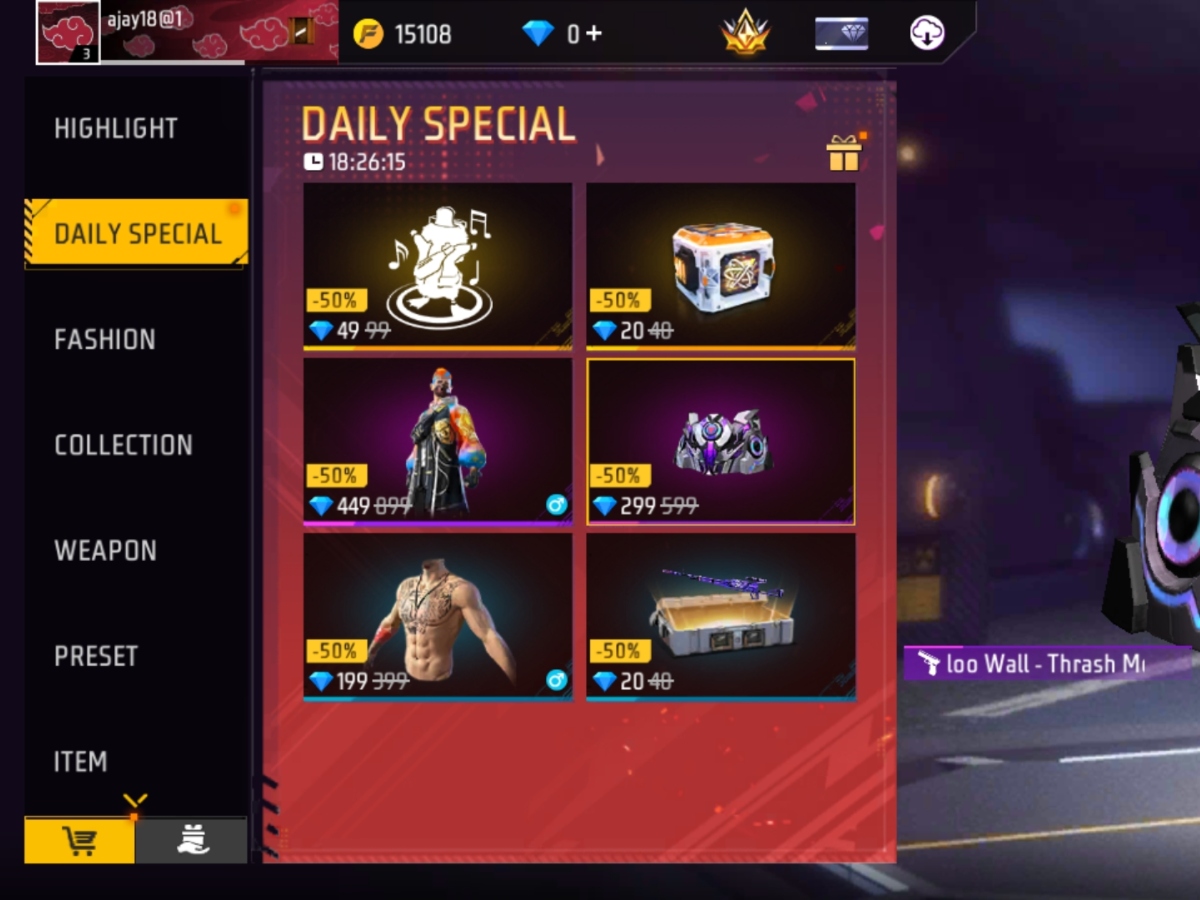The image size is (1200, 900).
Task: Open the gold rank emblem icon
Action: [745, 34]
